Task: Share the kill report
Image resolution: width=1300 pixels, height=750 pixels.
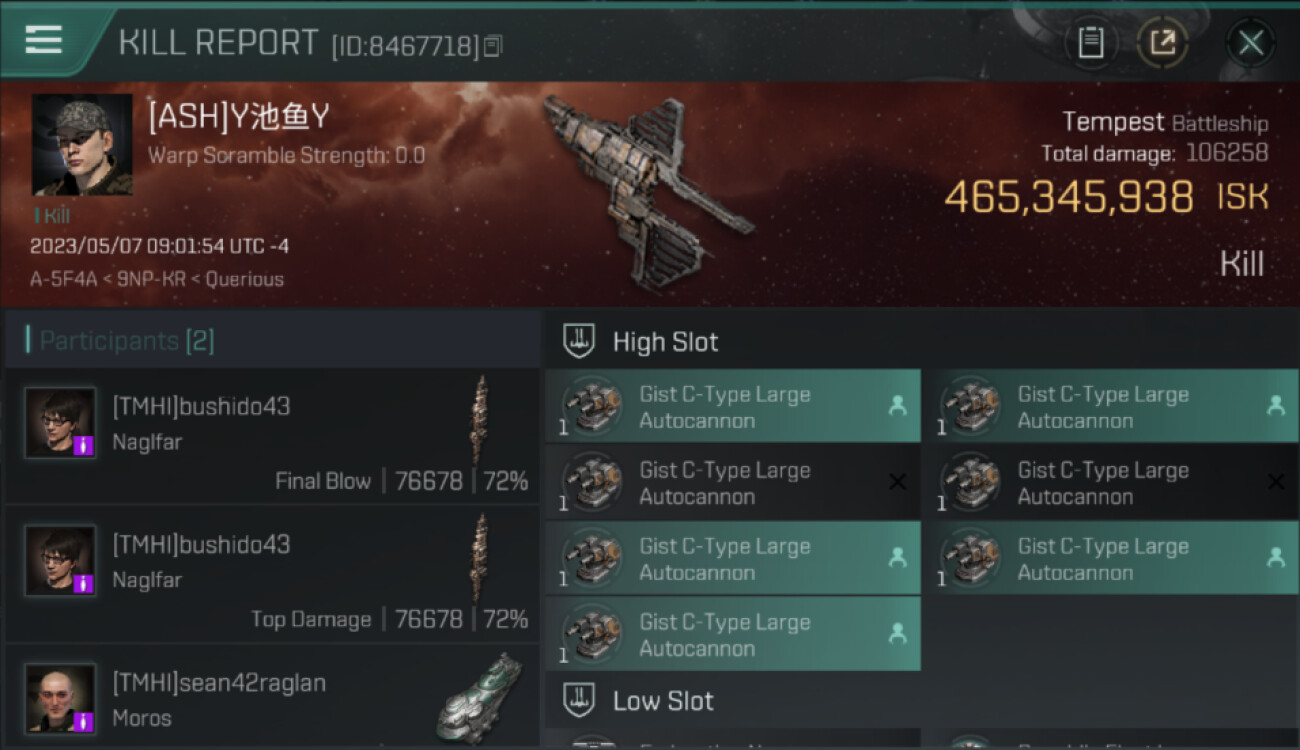Action: pos(1162,43)
